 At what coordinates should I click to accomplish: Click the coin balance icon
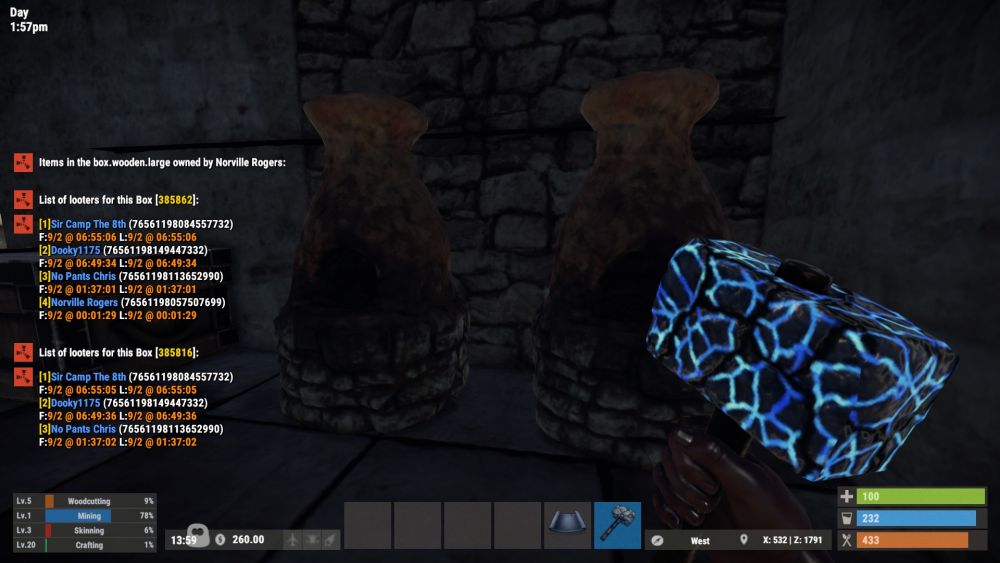pos(220,540)
